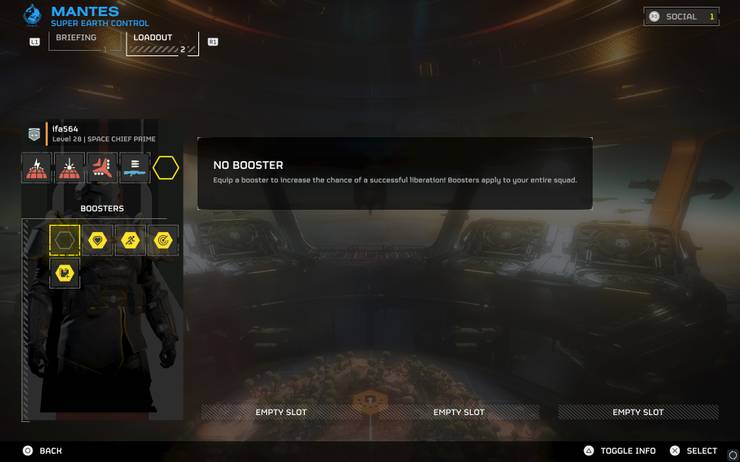Select the orbital lightning strike stratagem slot
The width and height of the screenshot is (740, 462).
(x=37, y=167)
